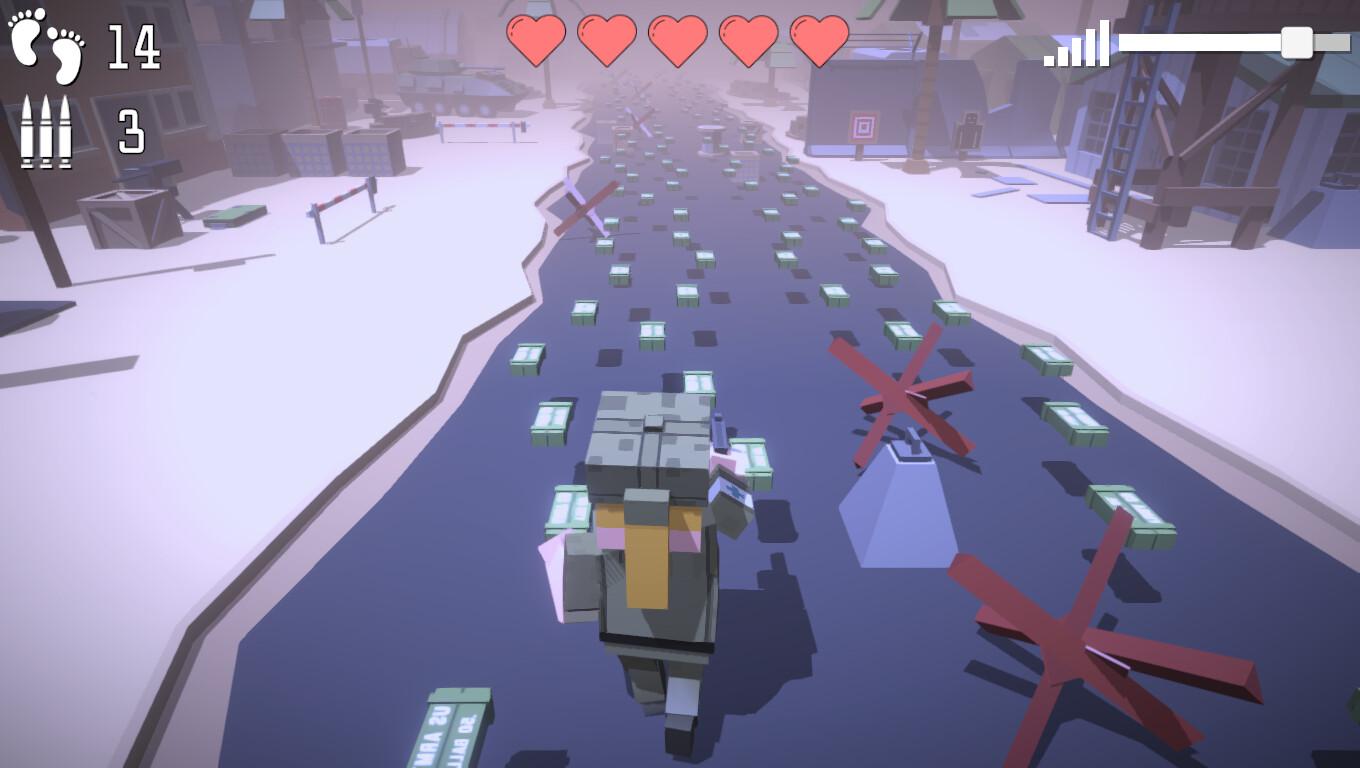Click the volume slider handle

click(1296, 42)
